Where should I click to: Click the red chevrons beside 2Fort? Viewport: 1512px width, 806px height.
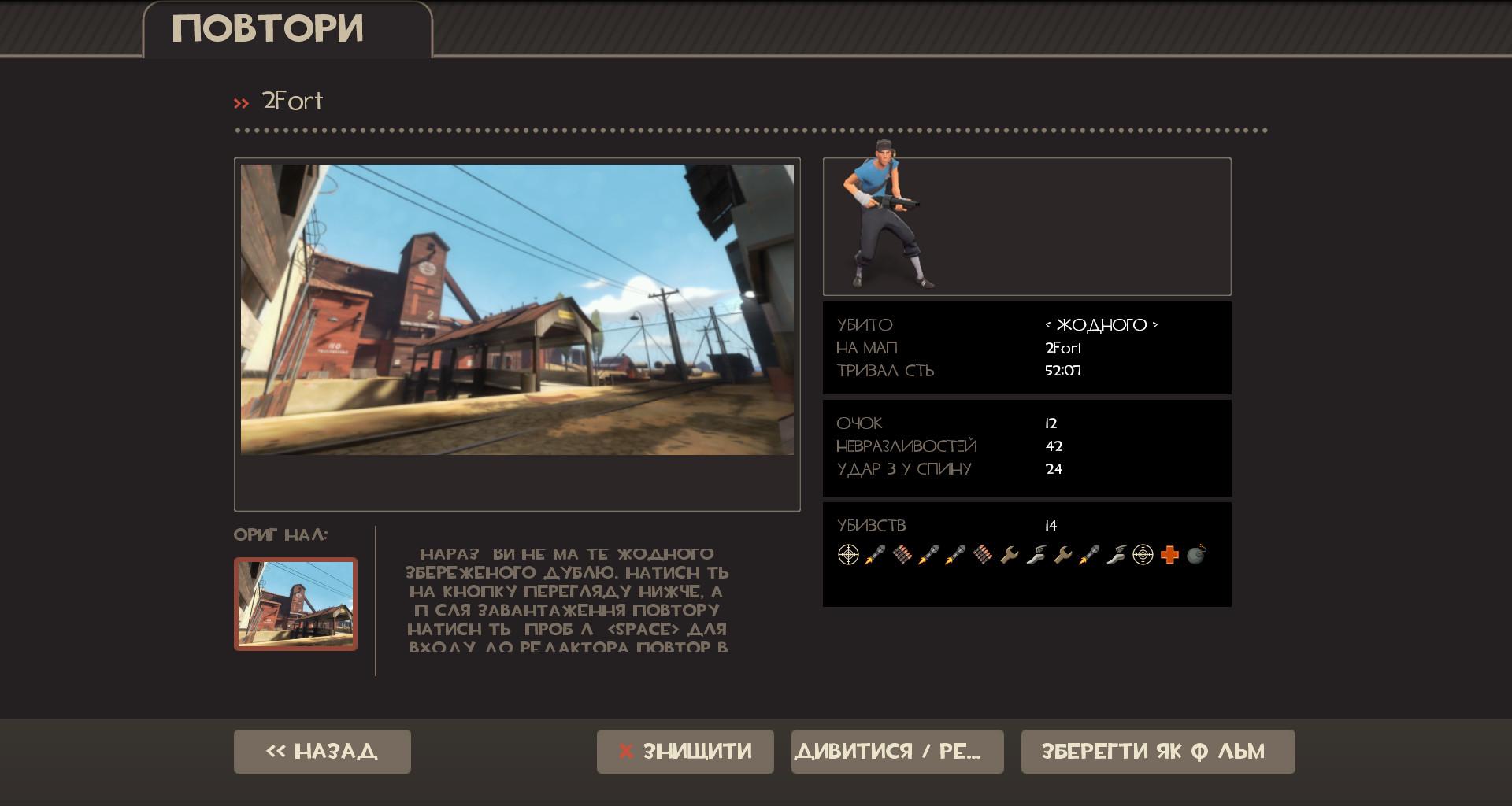click(x=242, y=102)
